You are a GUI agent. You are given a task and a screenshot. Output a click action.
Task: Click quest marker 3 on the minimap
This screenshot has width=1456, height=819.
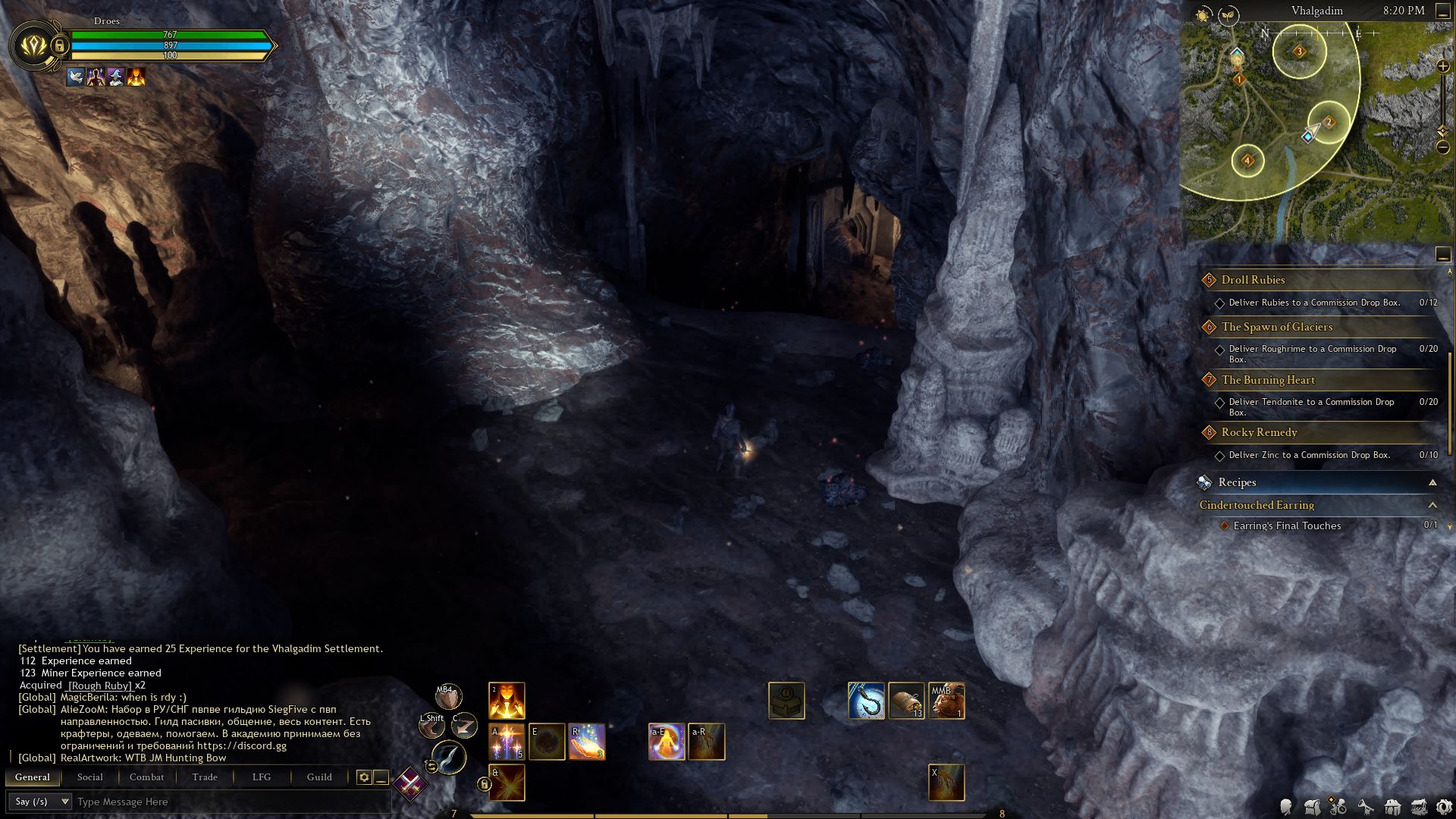[1299, 52]
